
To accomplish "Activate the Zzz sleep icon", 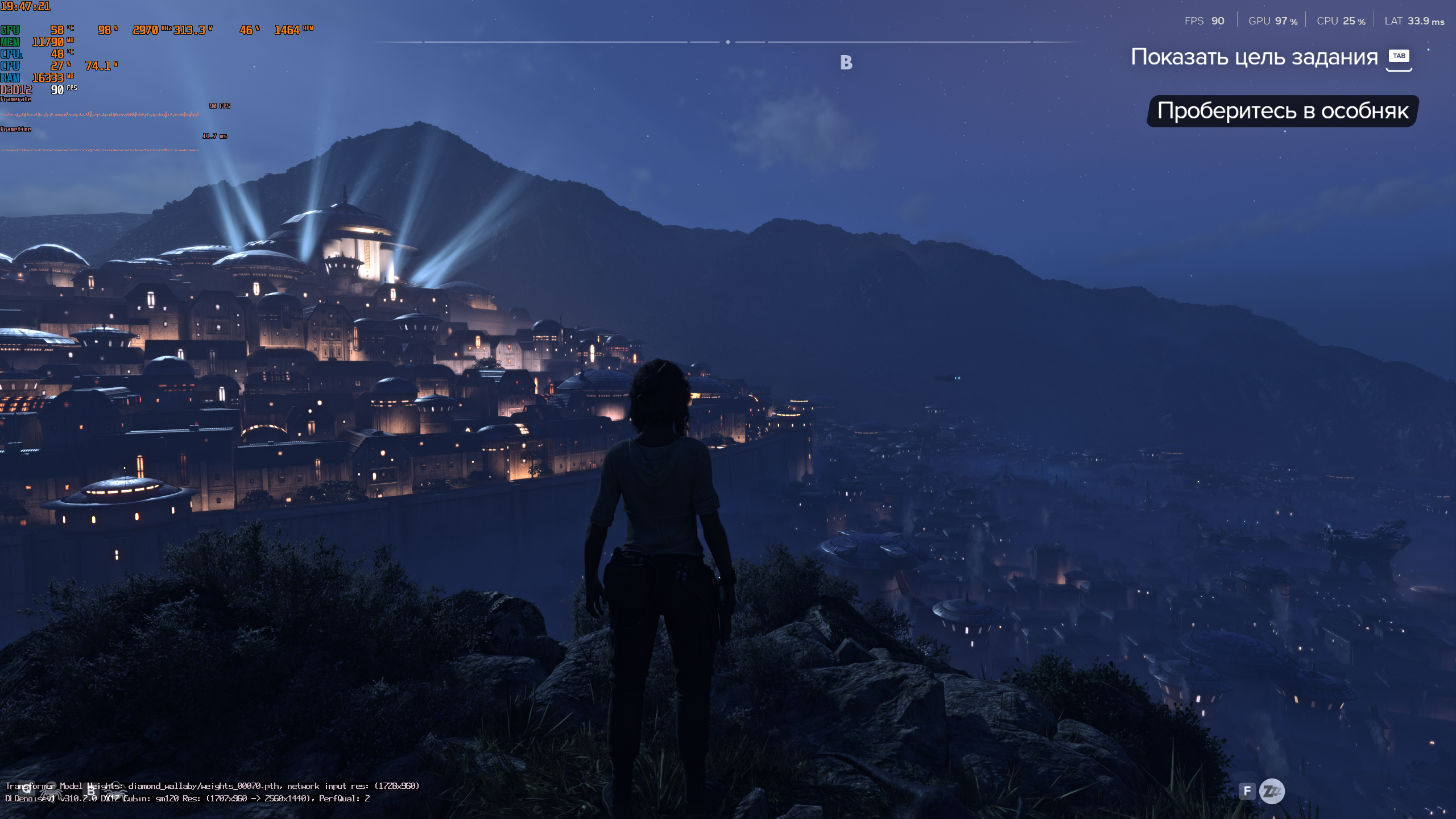I will tap(1272, 791).
